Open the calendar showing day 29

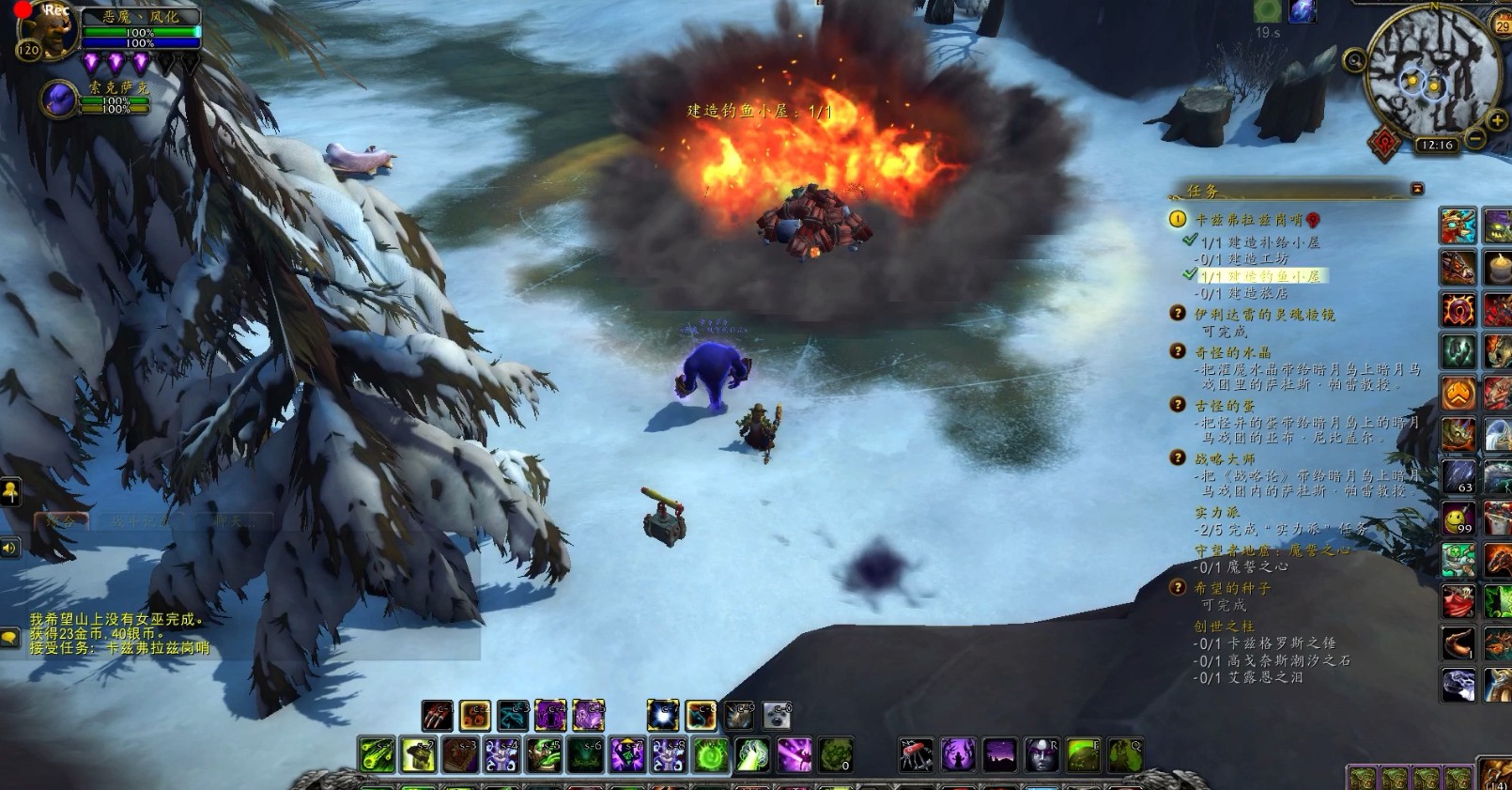1502,25
